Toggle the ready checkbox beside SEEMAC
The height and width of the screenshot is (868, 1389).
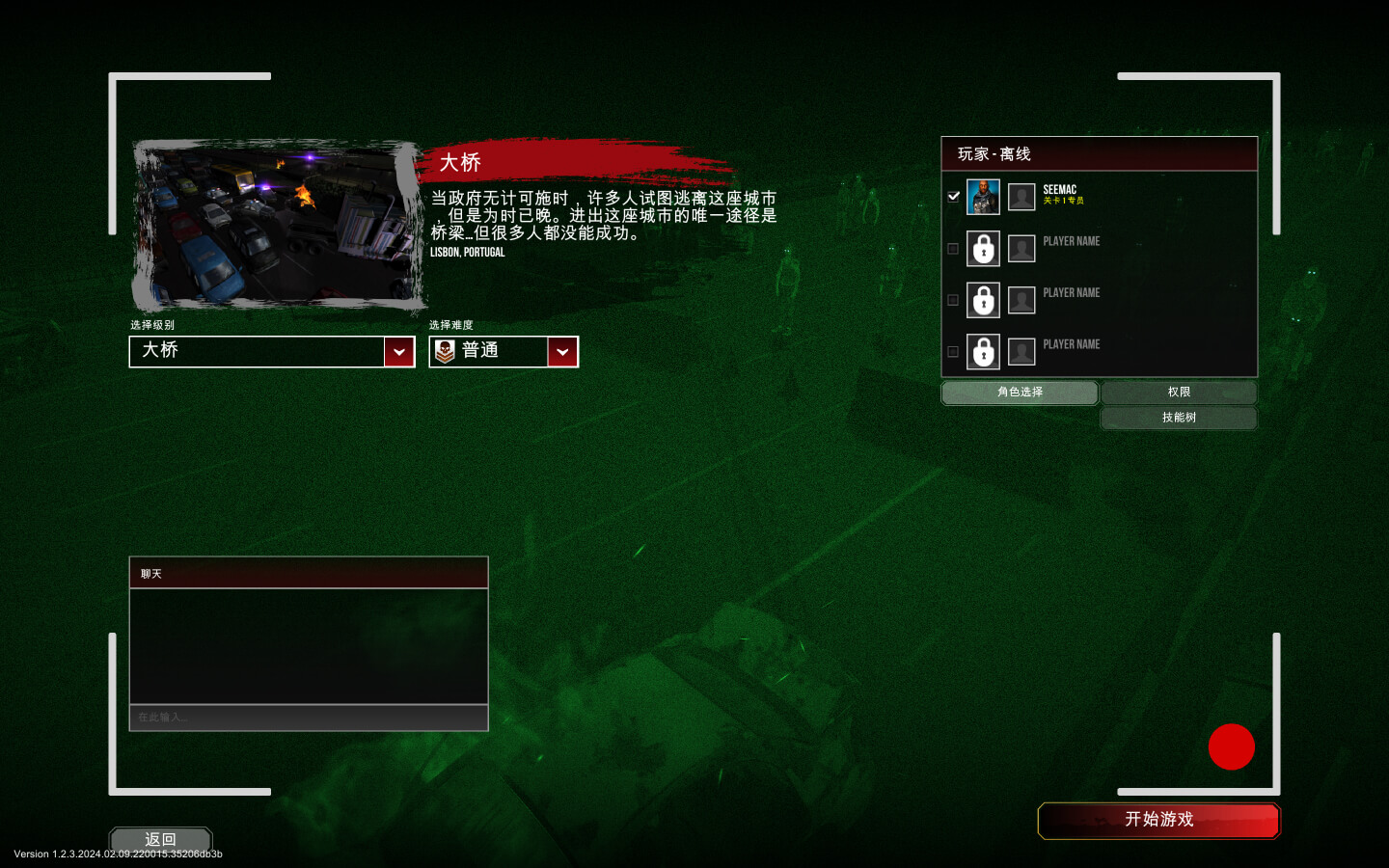coord(953,197)
